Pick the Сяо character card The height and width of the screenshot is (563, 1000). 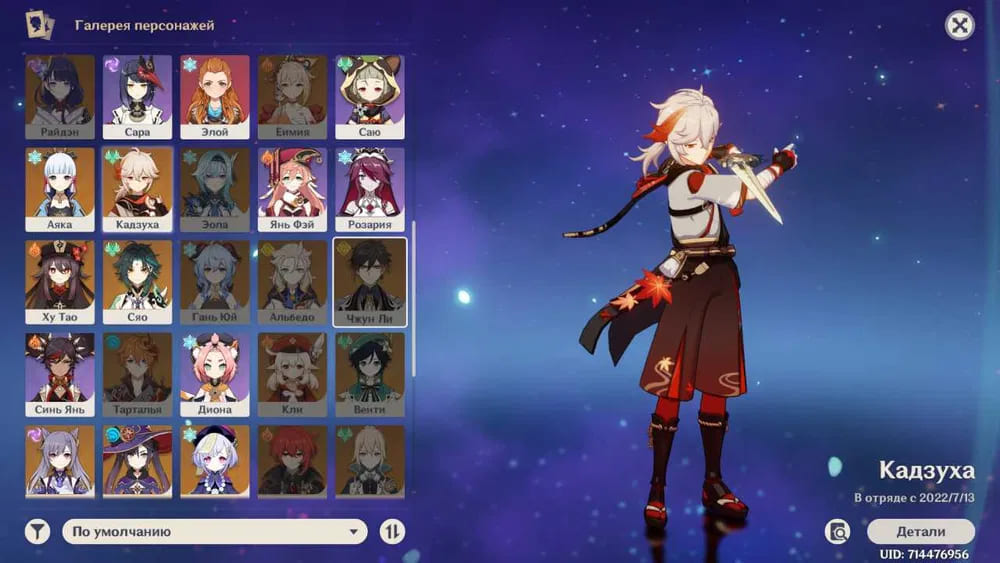pyautogui.click(x=137, y=281)
